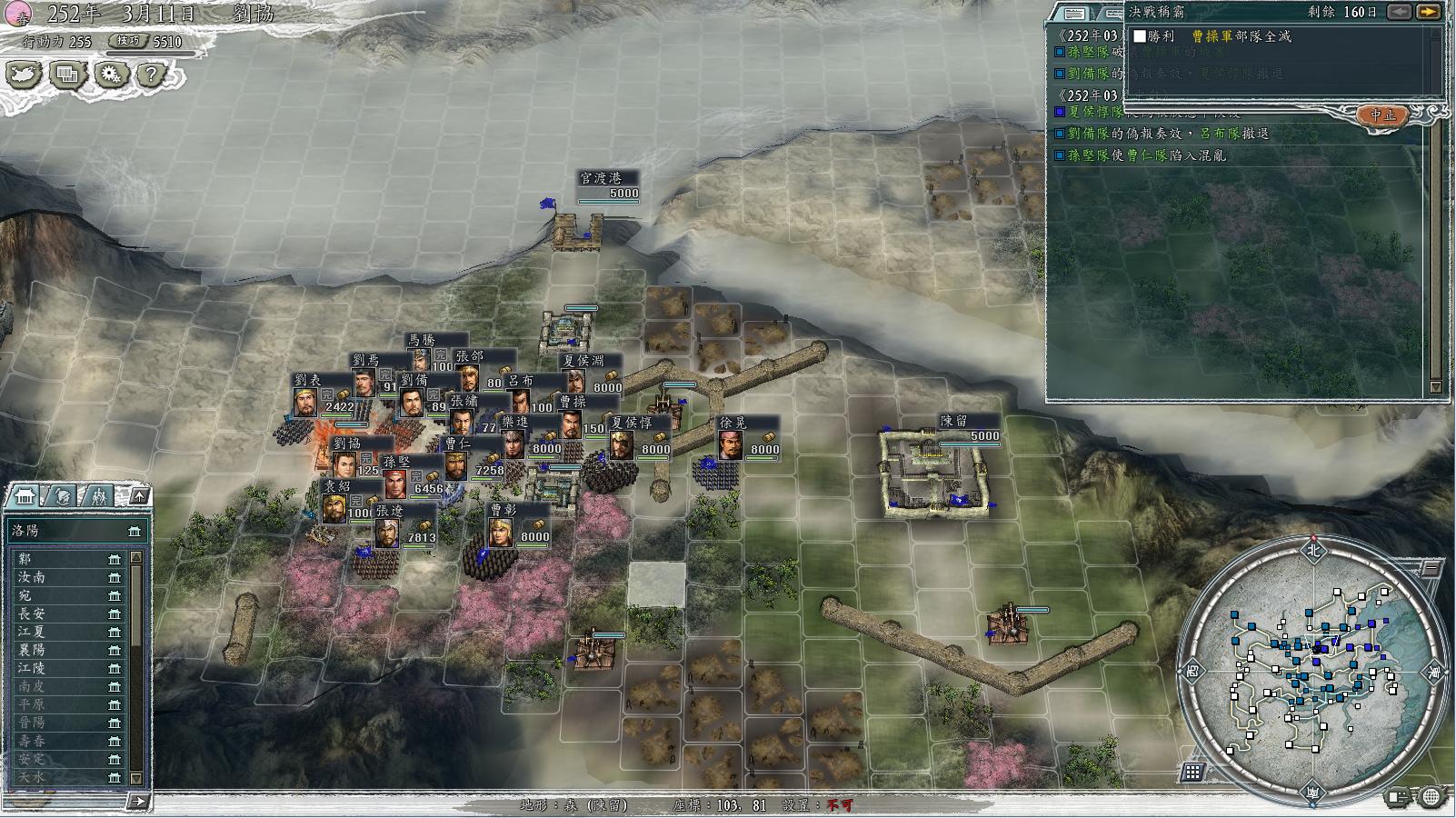Click the 中止 abort button
Image resolution: width=1456 pixels, height=818 pixels.
1382,115
